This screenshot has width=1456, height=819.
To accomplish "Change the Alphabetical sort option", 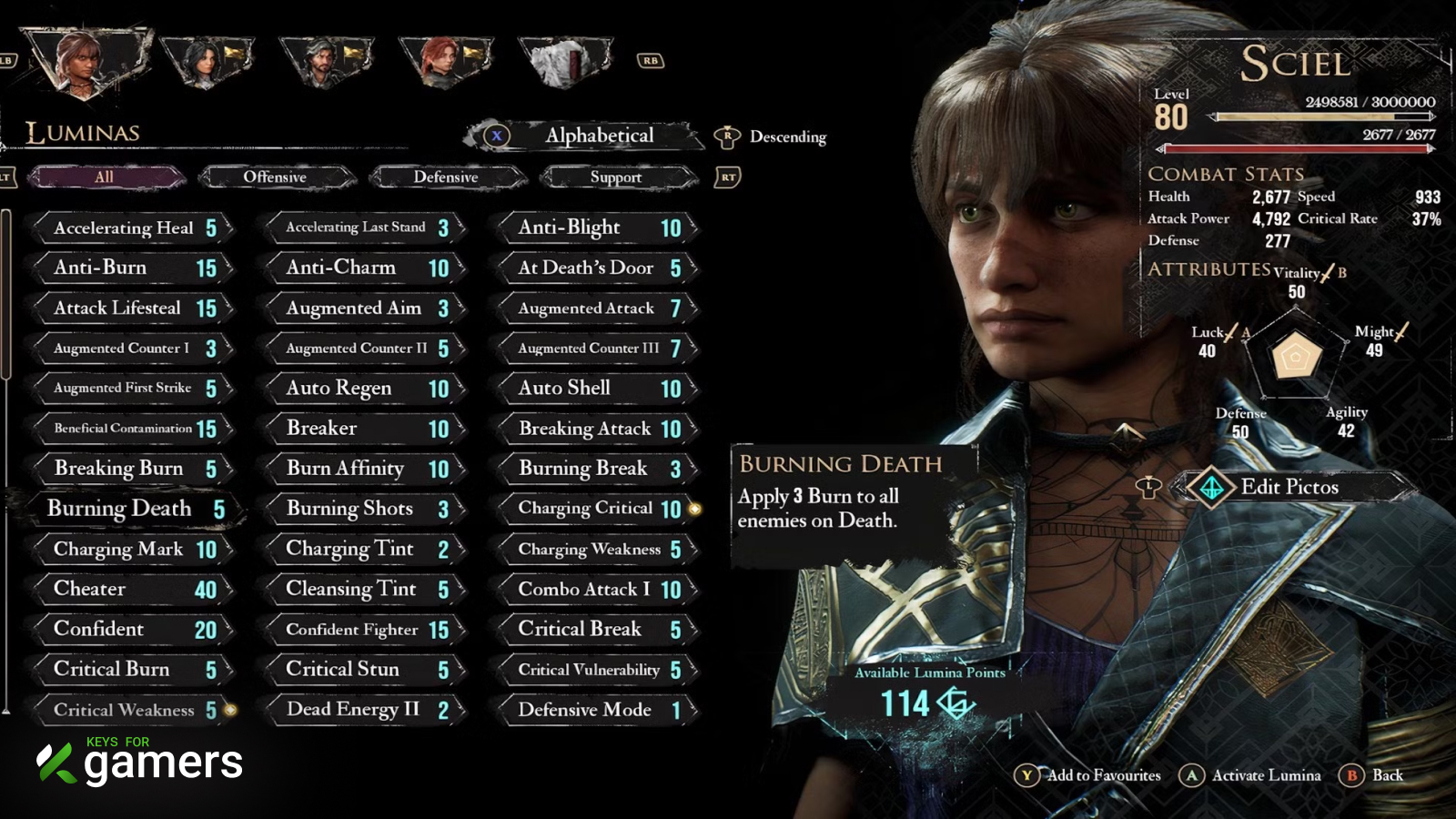I will pyautogui.click(x=599, y=136).
